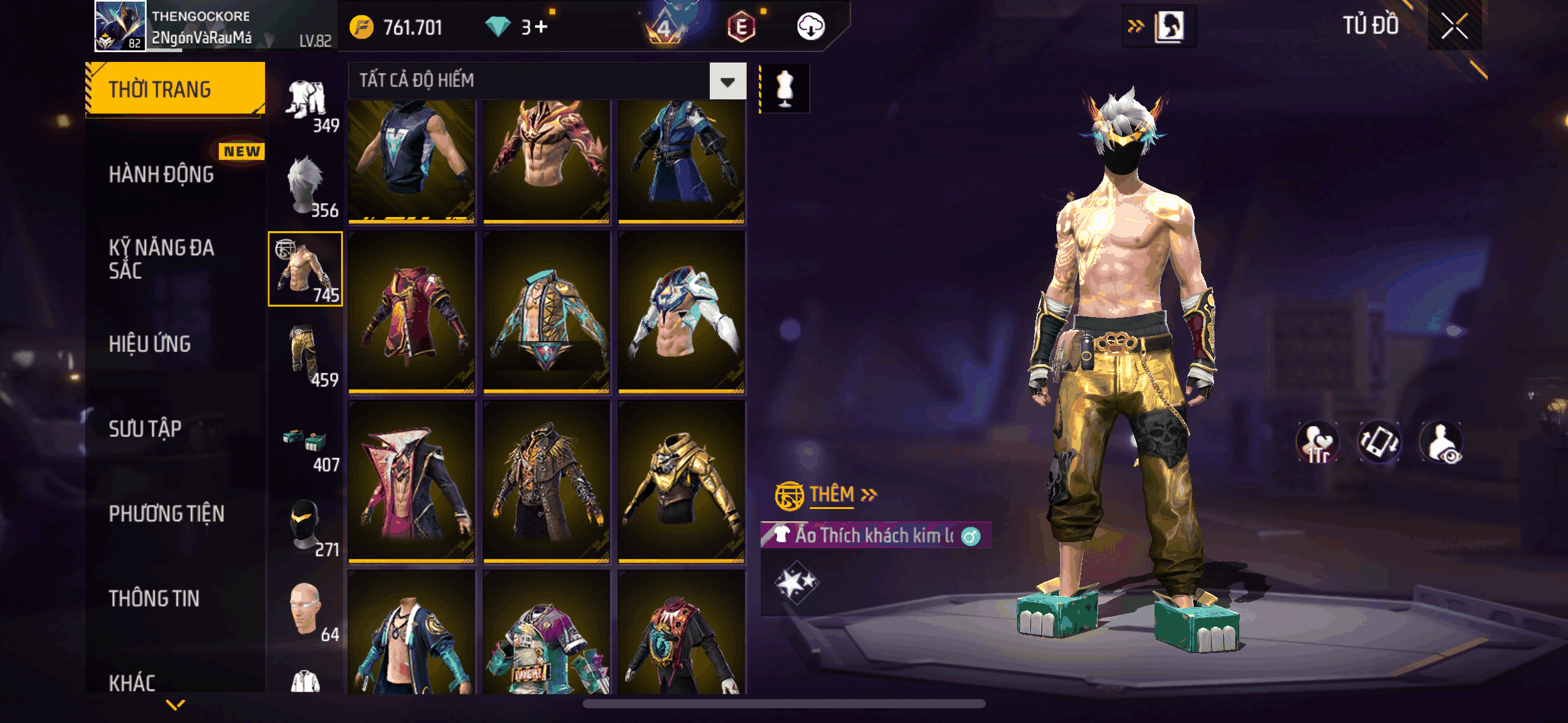
Task: Open the face category with 64 items
Action: 306,610
